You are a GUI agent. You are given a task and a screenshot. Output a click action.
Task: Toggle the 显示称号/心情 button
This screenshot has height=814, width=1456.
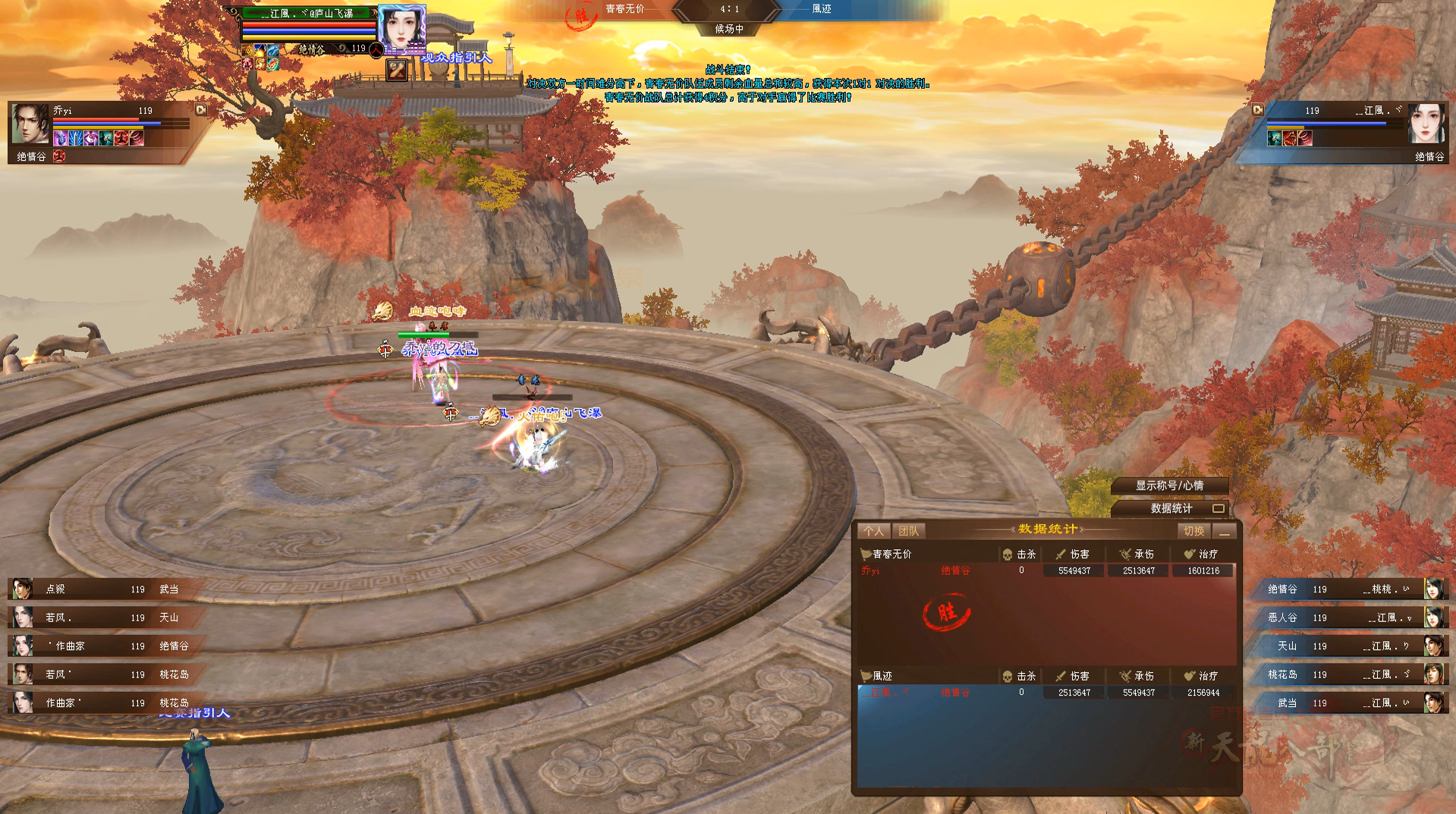click(x=1169, y=486)
